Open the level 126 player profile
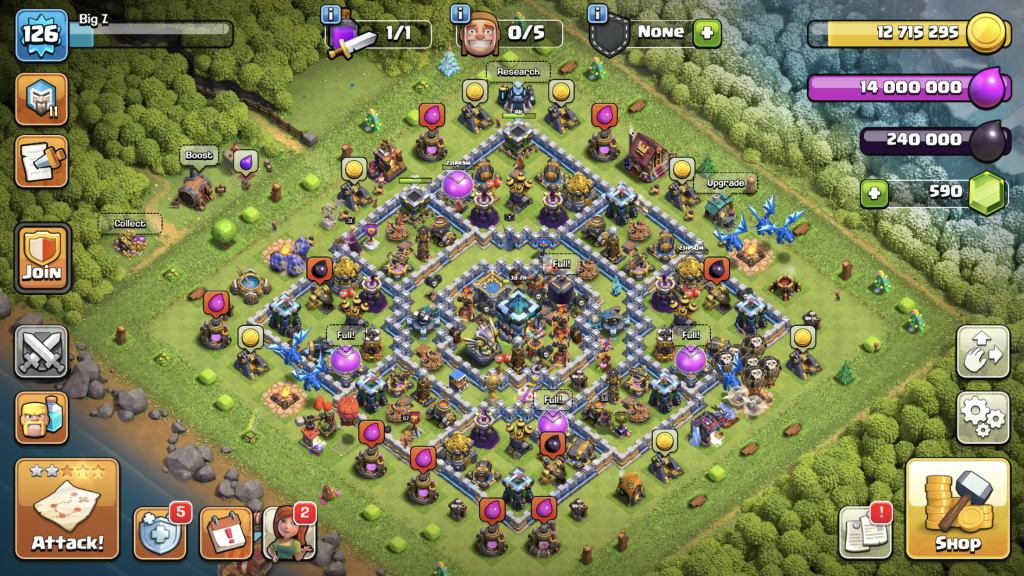Image resolution: width=1024 pixels, height=576 pixels. 40,33
